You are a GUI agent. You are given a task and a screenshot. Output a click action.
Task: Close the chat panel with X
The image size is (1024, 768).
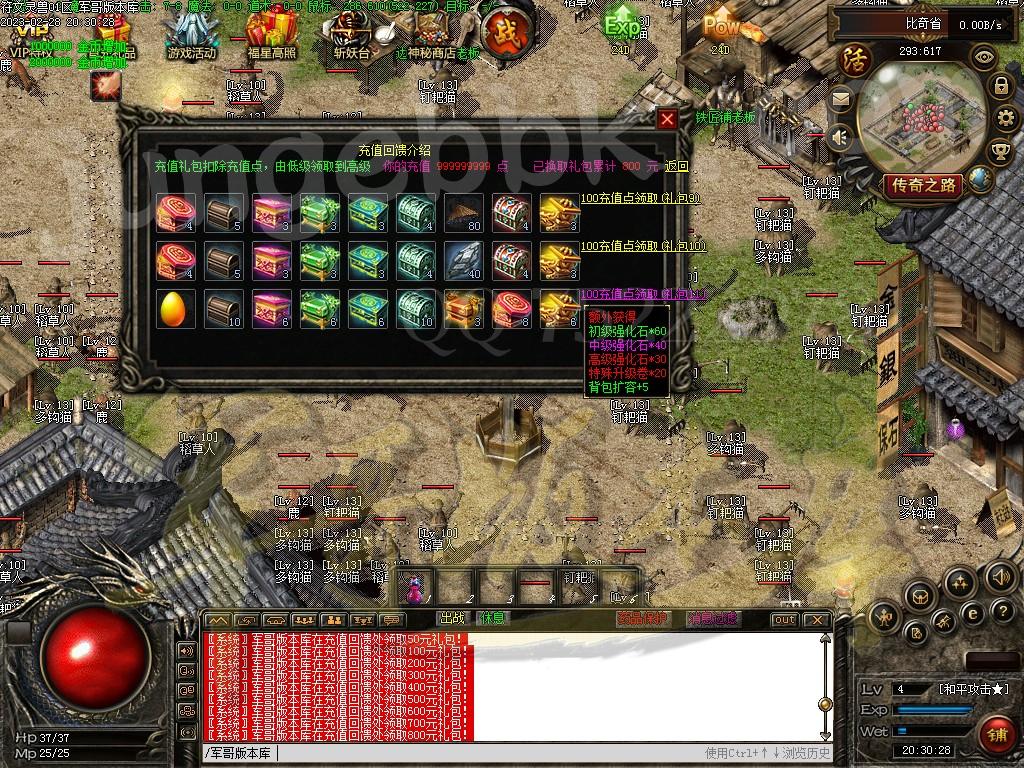pos(816,620)
